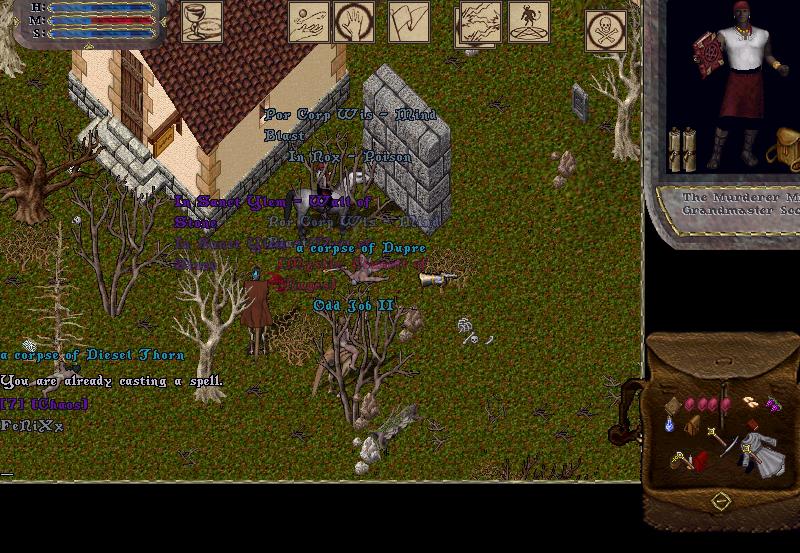Activate the daemon on pentagram spell icon
Screen dimensions: 800x553
coord(529,22)
